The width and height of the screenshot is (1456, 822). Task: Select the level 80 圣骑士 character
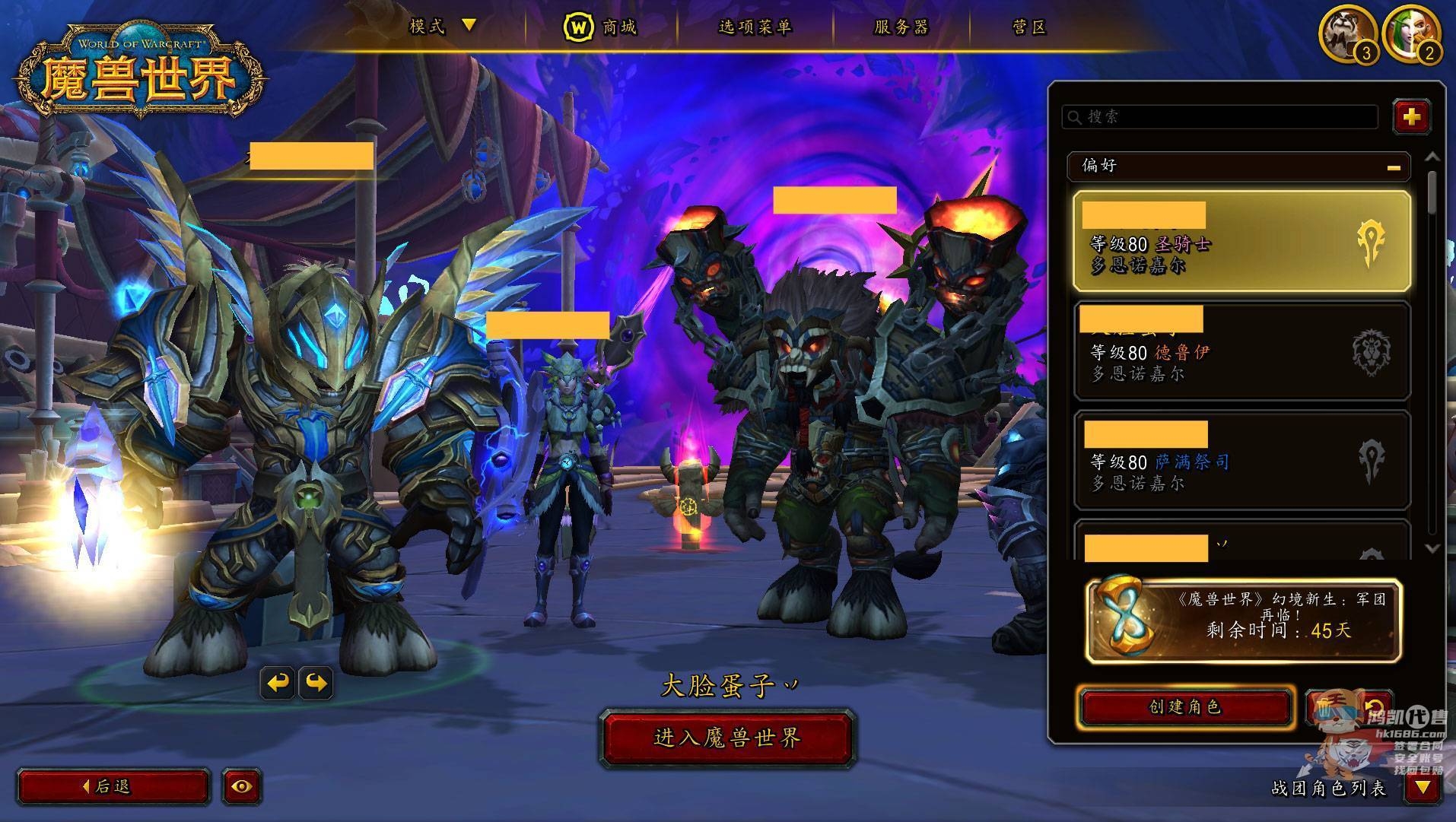(1241, 242)
